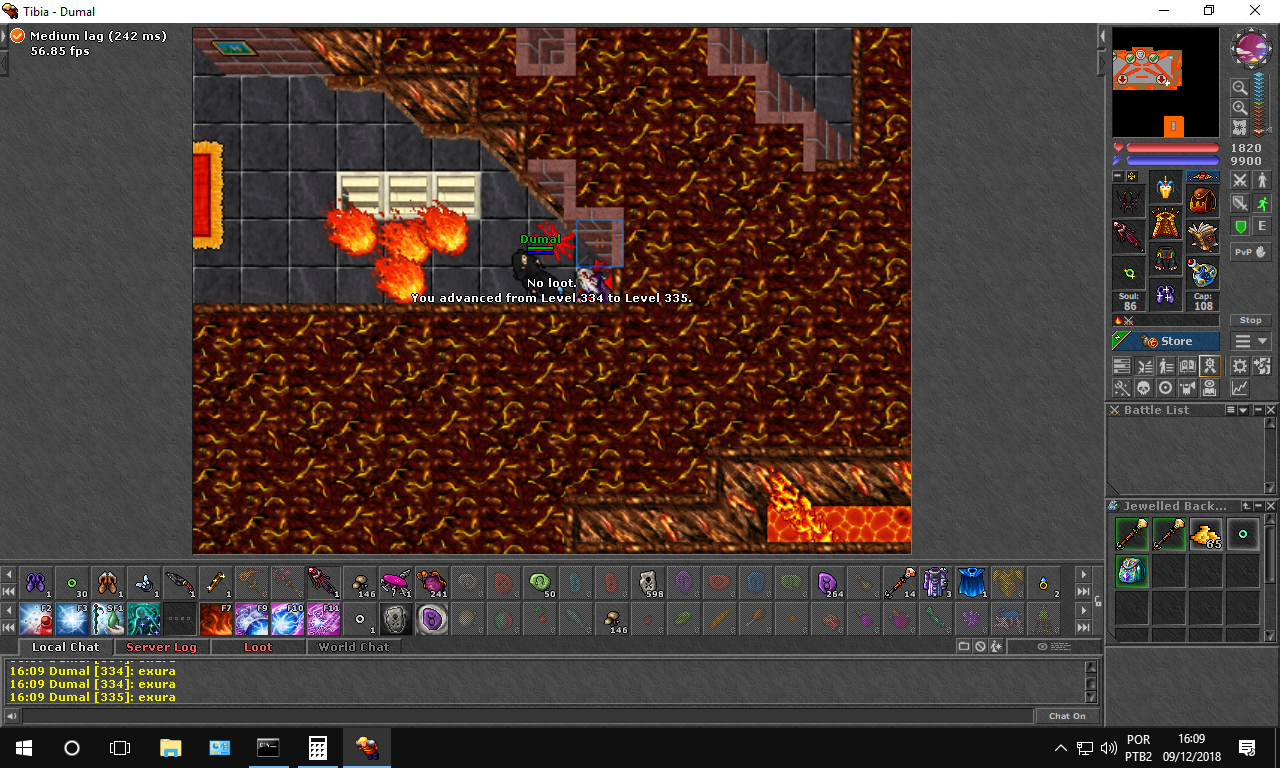
Task: Switch to the Server Log tab
Action: 161,647
